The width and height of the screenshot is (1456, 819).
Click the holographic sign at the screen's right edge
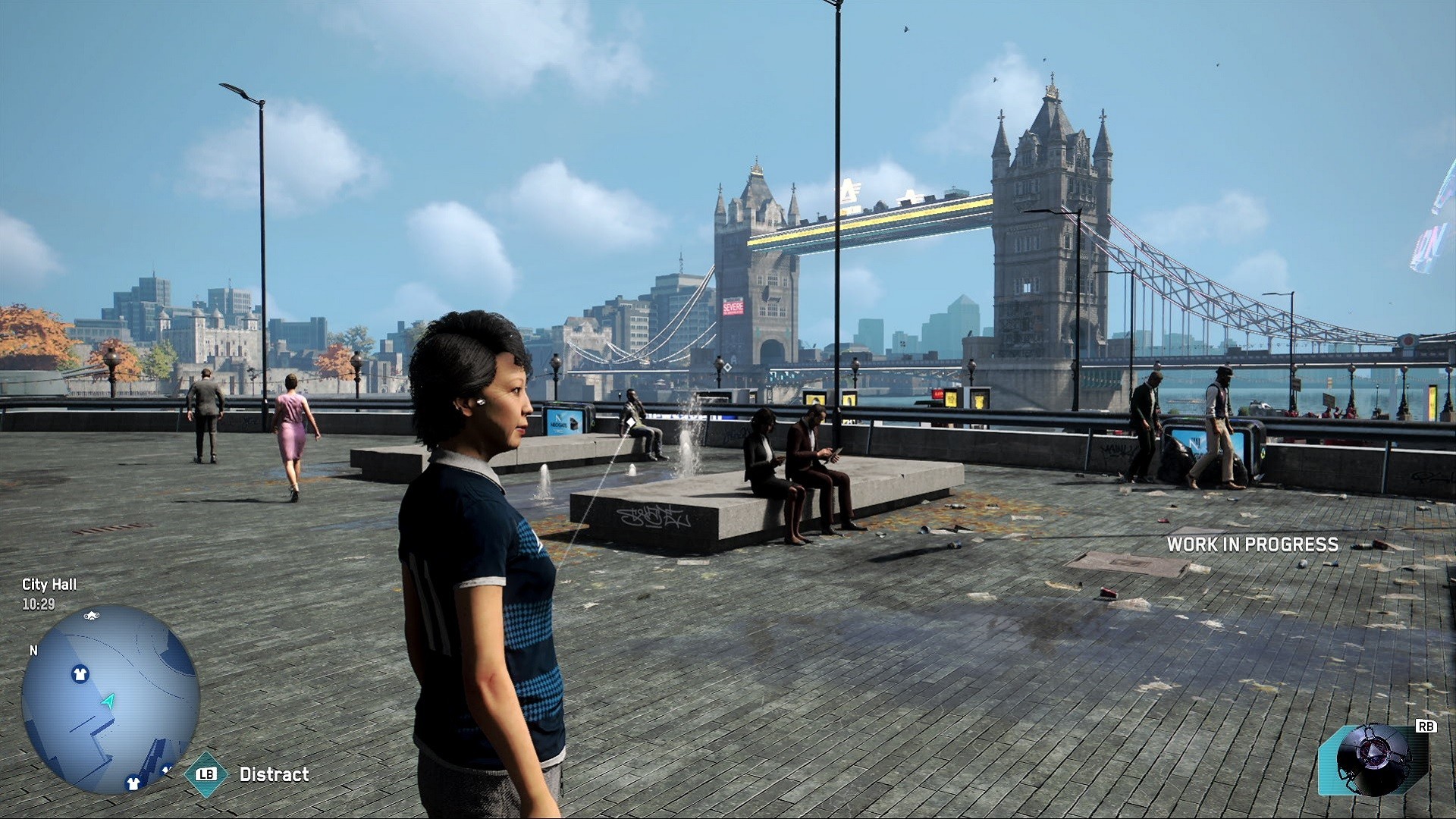[1436, 212]
